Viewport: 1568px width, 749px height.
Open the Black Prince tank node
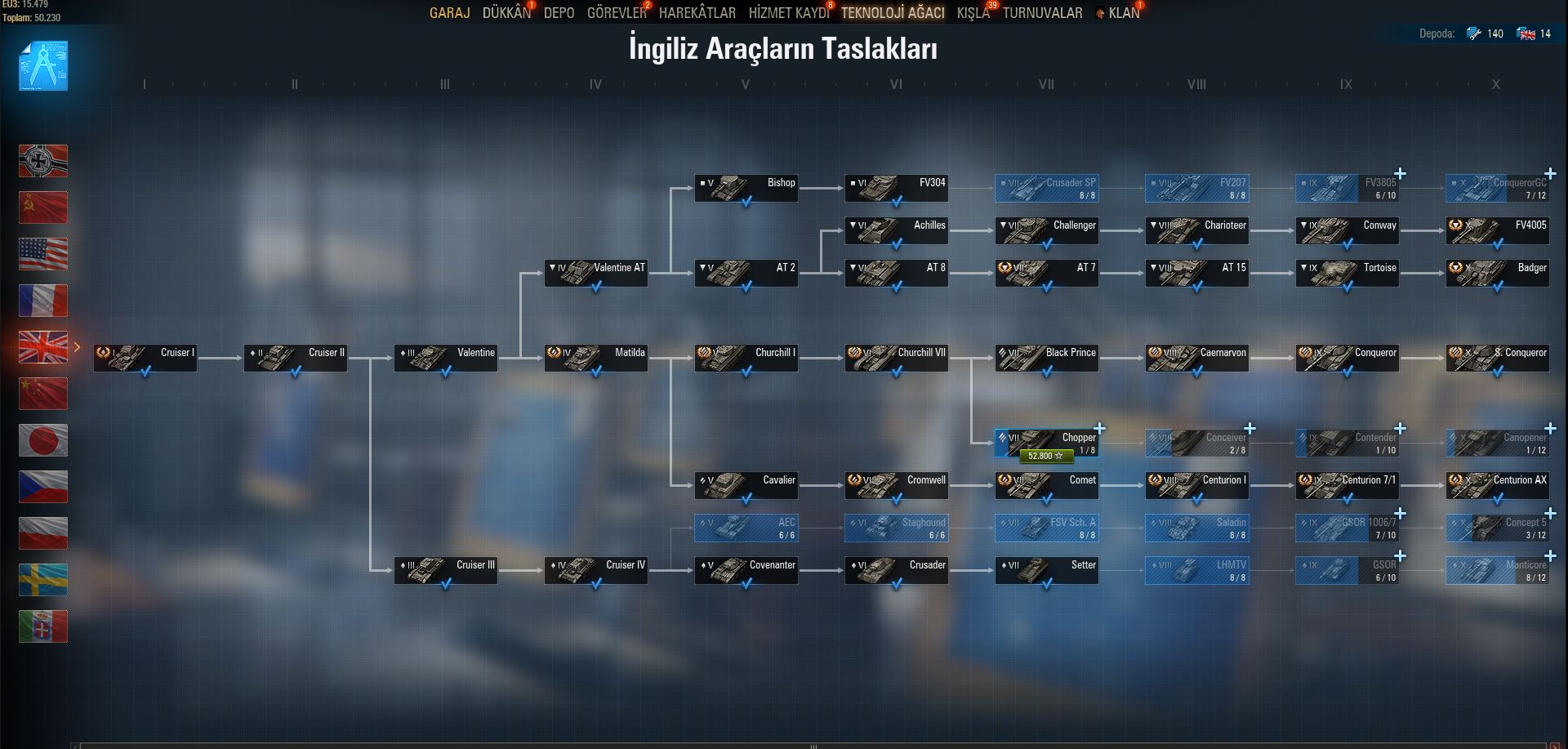pos(1046,359)
